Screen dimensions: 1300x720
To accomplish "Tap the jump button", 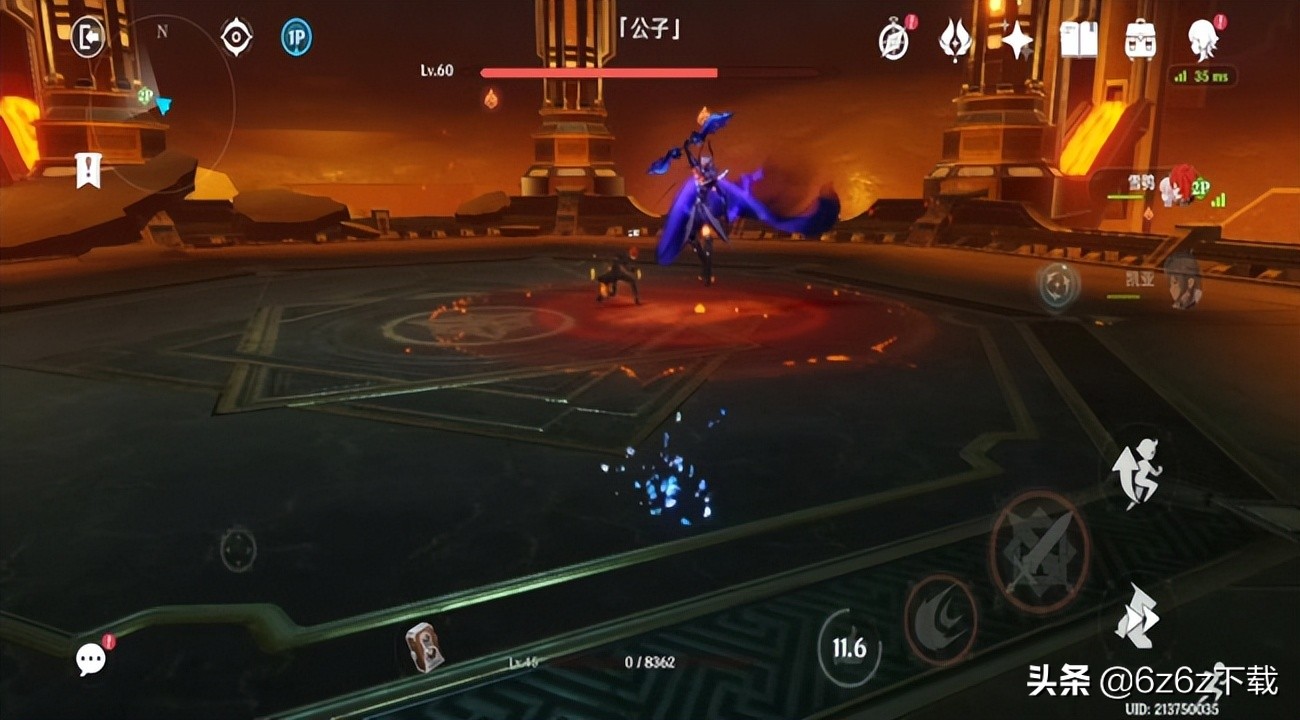I will pos(1137,614).
